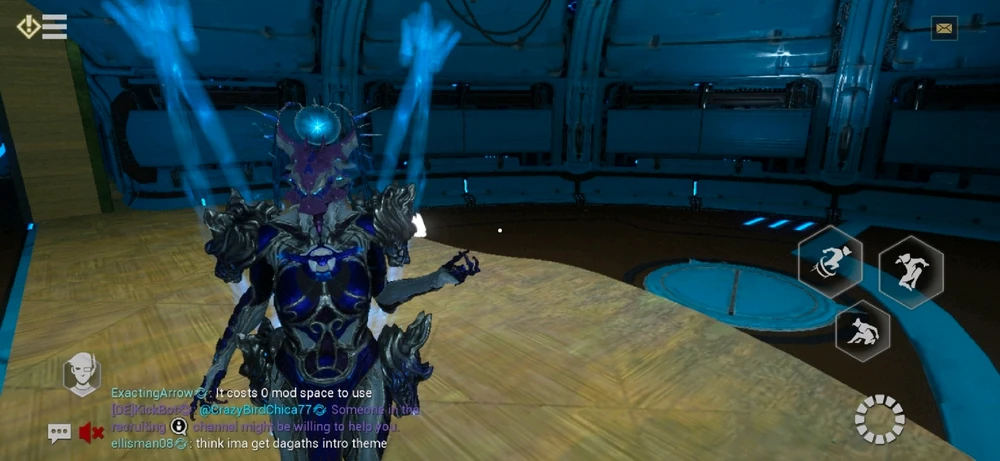The width and height of the screenshot is (1000, 461).
Task: Click the ellisman08 chat message
Action: tap(248, 443)
